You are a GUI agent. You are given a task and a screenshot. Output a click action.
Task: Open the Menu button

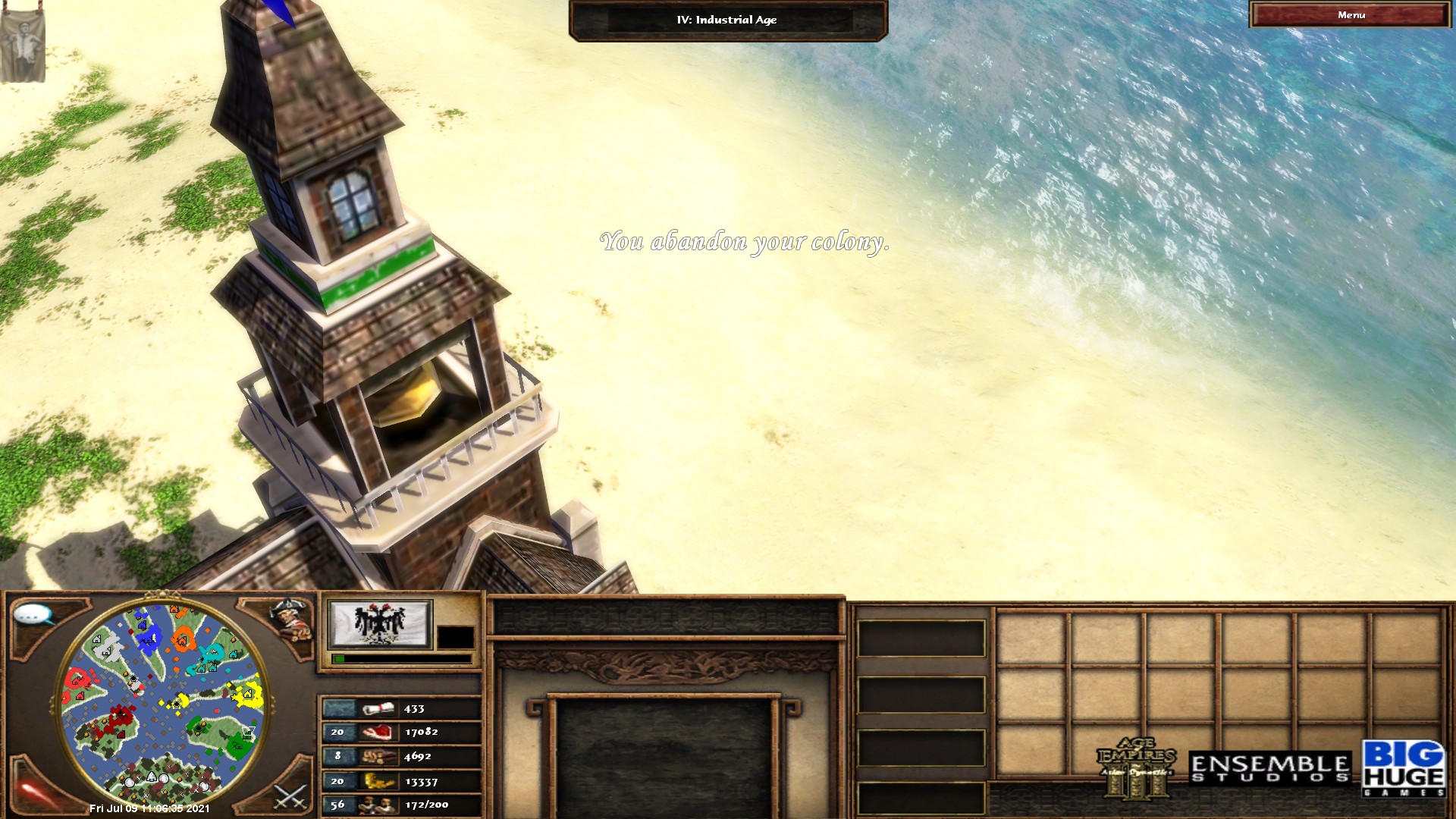click(x=1350, y=15)
